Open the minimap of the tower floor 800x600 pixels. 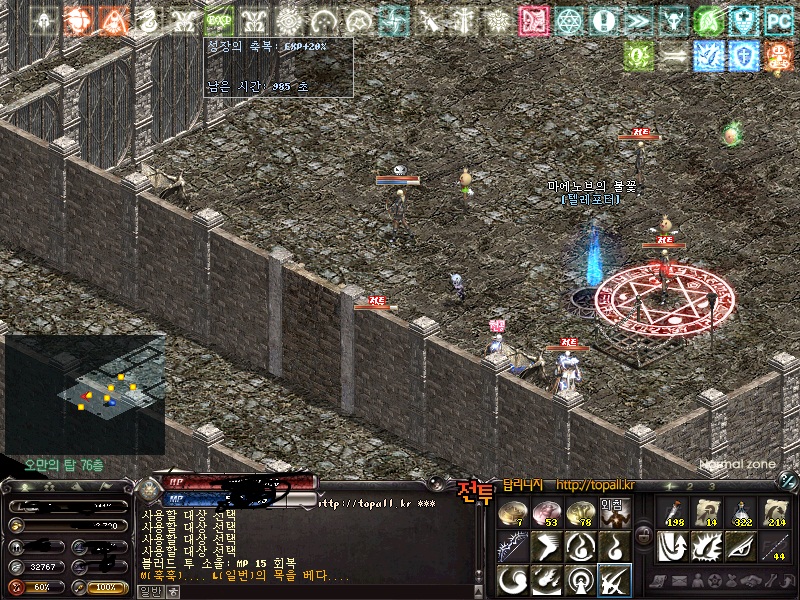tap(85, 394)
